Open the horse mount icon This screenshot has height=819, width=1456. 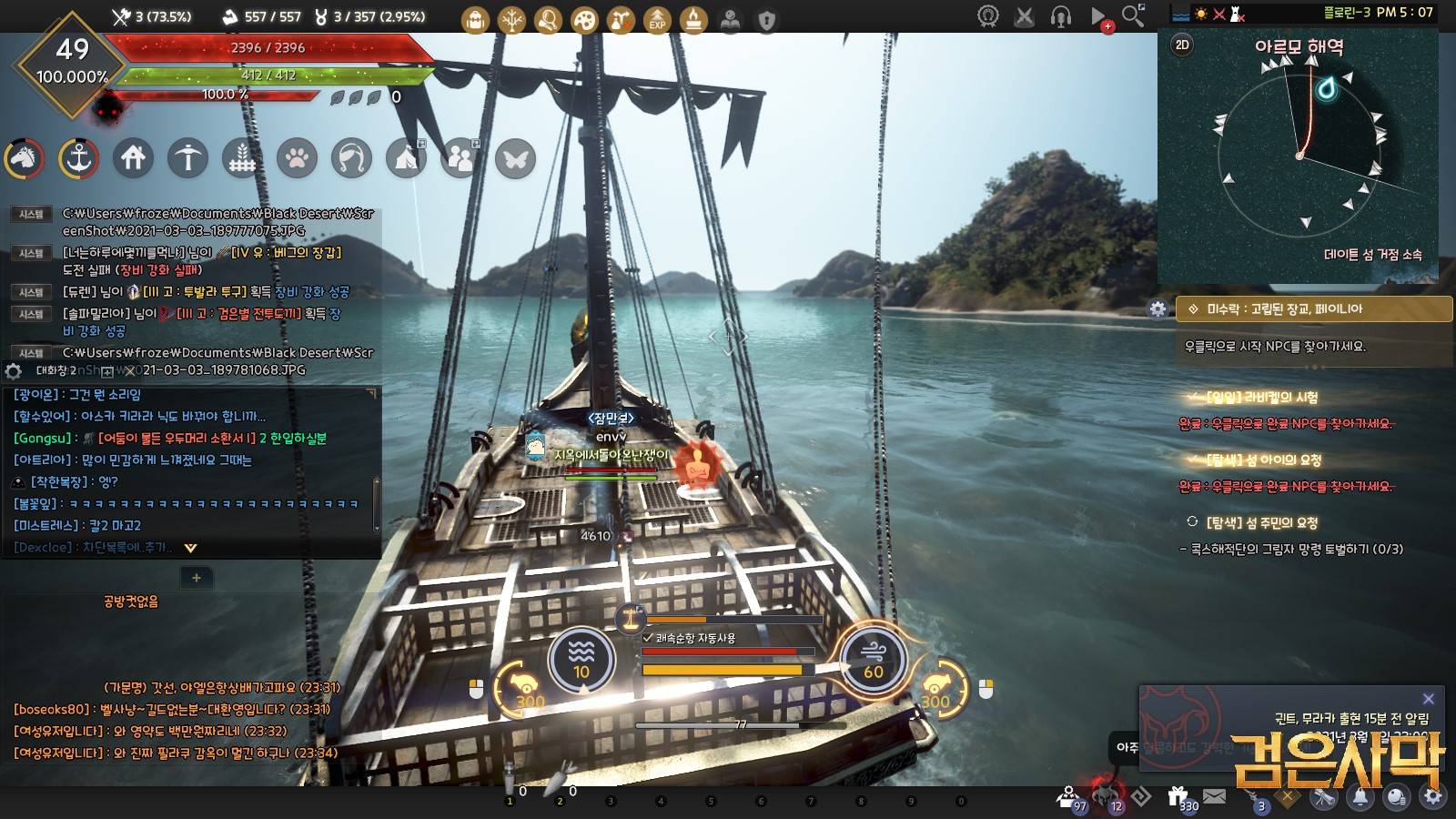(24, 158)
